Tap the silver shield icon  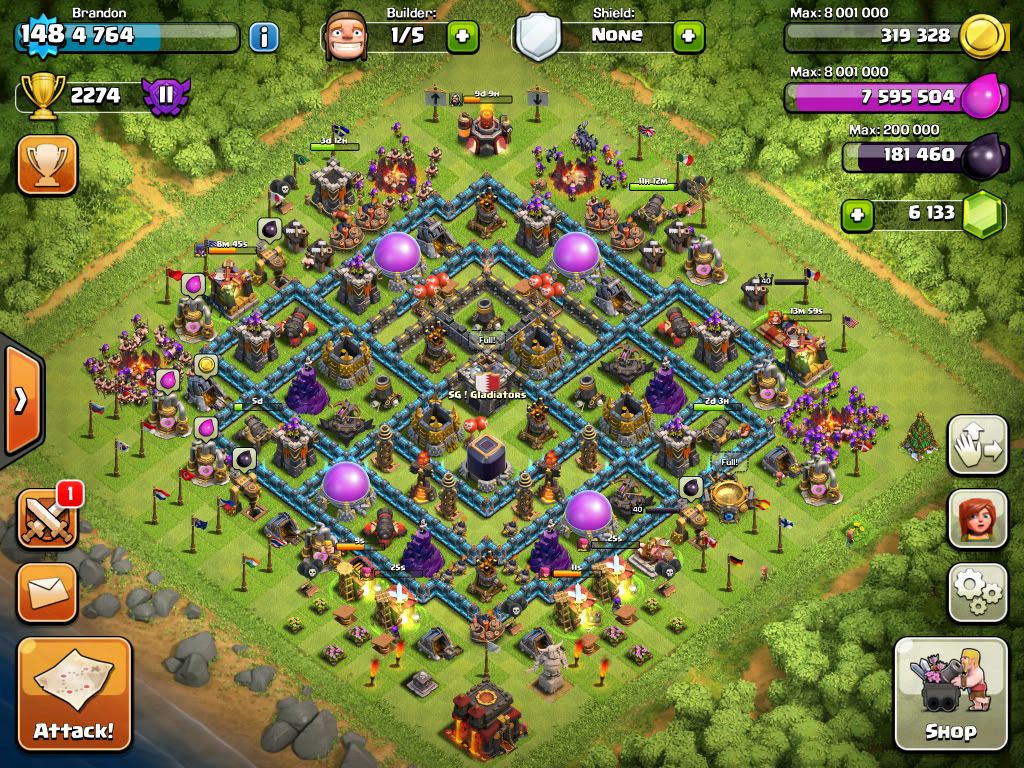pos(537,37)
